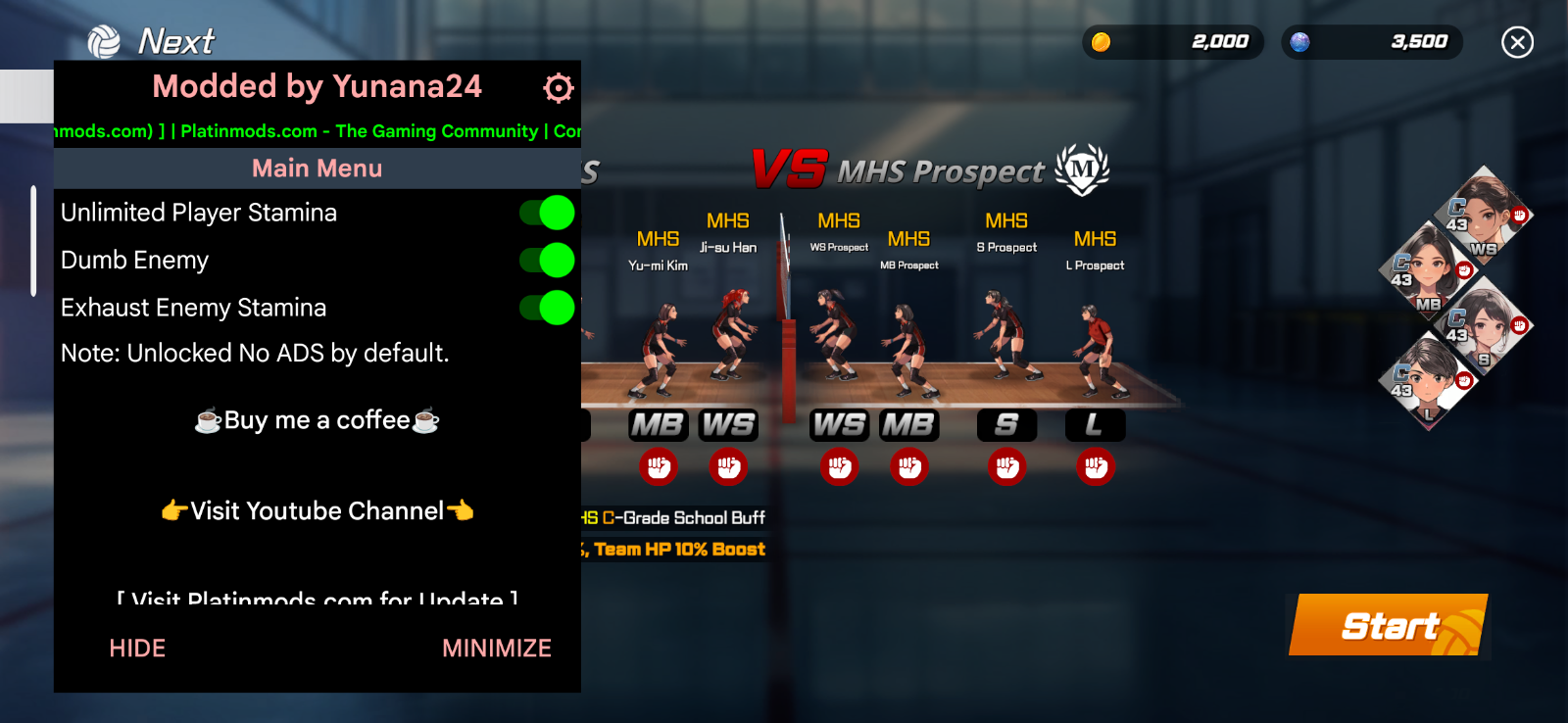Viewport: 1568px width, 723px height.
Task: Visit Youtube Channel link
Action: tap(317, 510)
